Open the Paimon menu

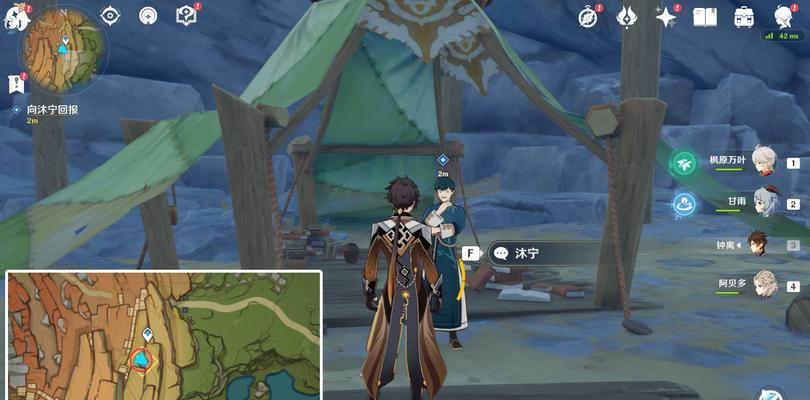click(x=19, y=16)
